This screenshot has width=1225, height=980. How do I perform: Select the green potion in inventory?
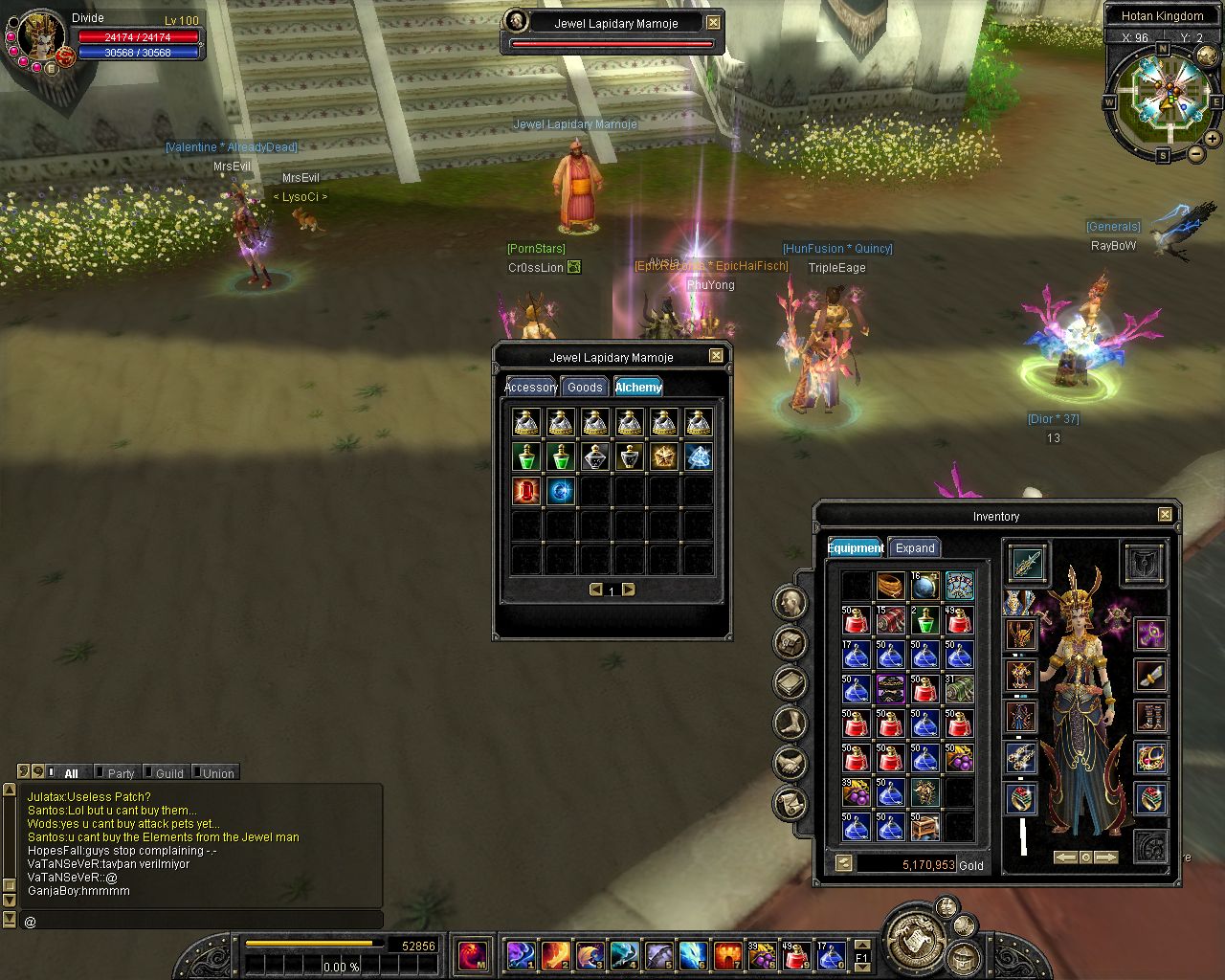924,621
